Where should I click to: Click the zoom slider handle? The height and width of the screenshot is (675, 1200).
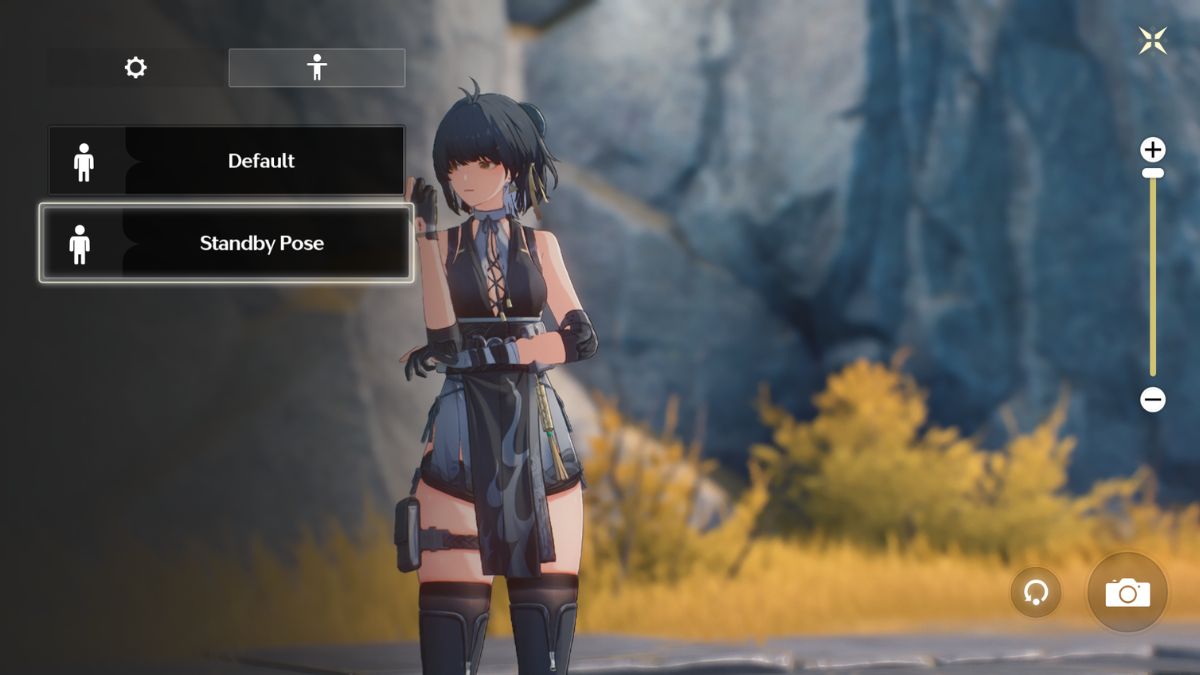pos(1153,173)
